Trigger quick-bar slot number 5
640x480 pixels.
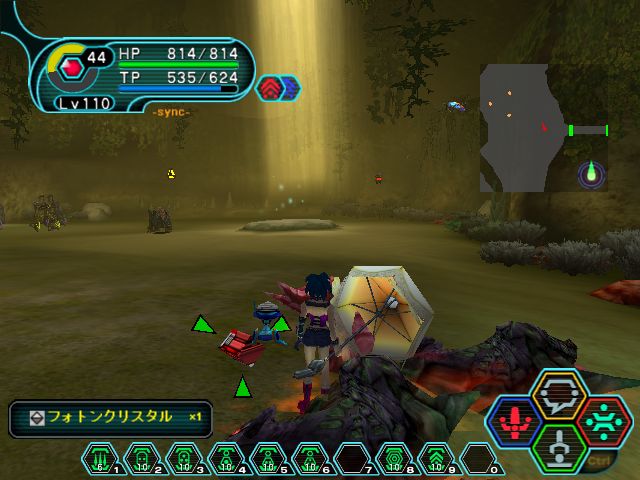269,458
